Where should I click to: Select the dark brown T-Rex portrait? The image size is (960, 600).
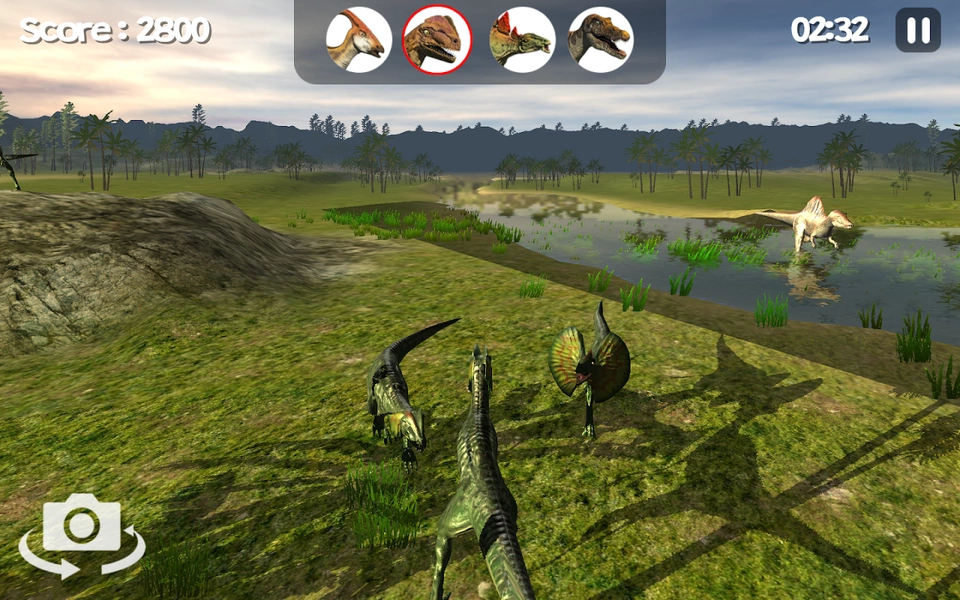[600, 40]
